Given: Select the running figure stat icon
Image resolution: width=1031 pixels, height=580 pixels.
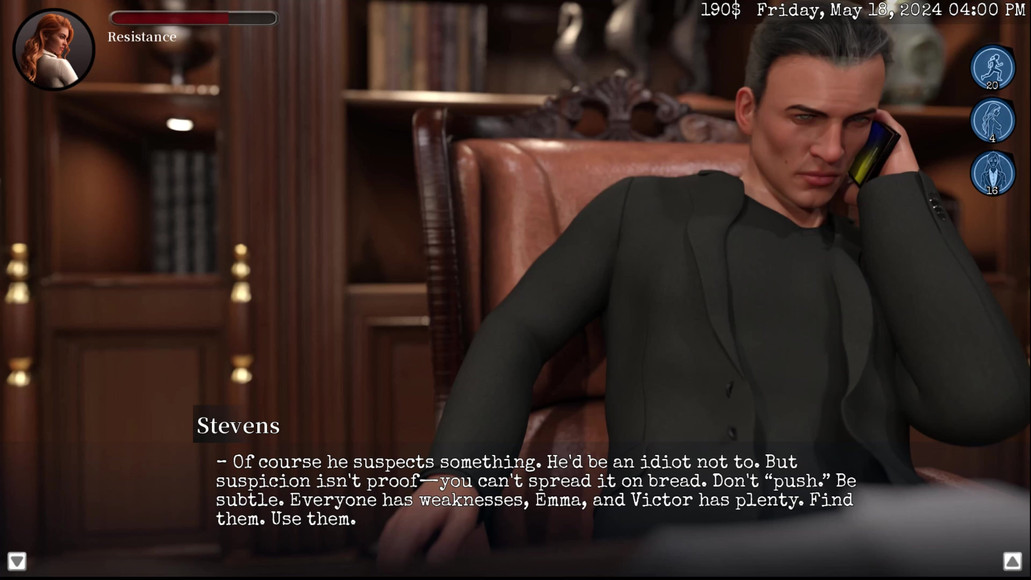Looking at the screenshot, I should click(x=992, y=68).
